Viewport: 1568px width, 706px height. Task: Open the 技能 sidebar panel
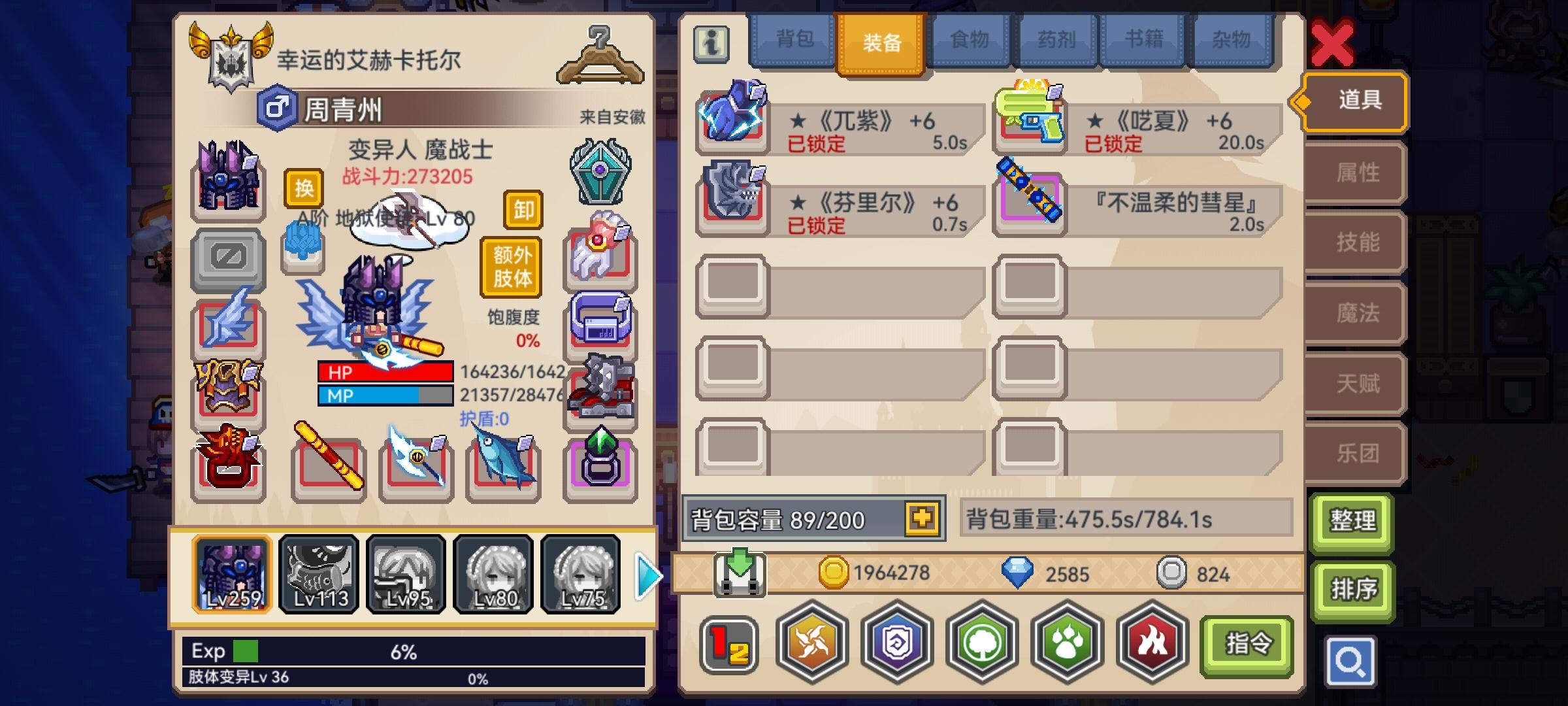(1354, 243)
